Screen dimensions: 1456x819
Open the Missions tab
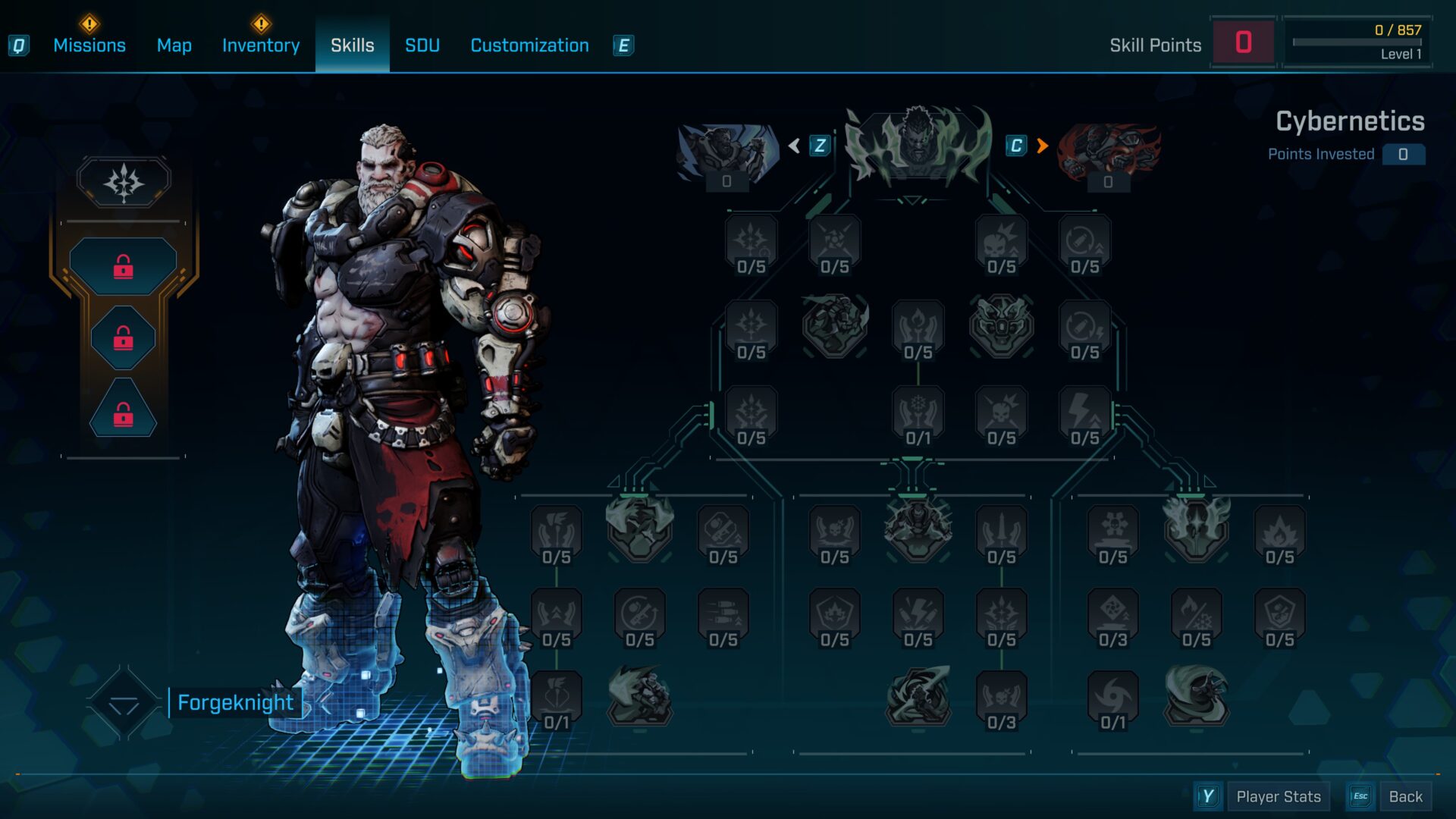pyautogui.click(x=89, y=45)
